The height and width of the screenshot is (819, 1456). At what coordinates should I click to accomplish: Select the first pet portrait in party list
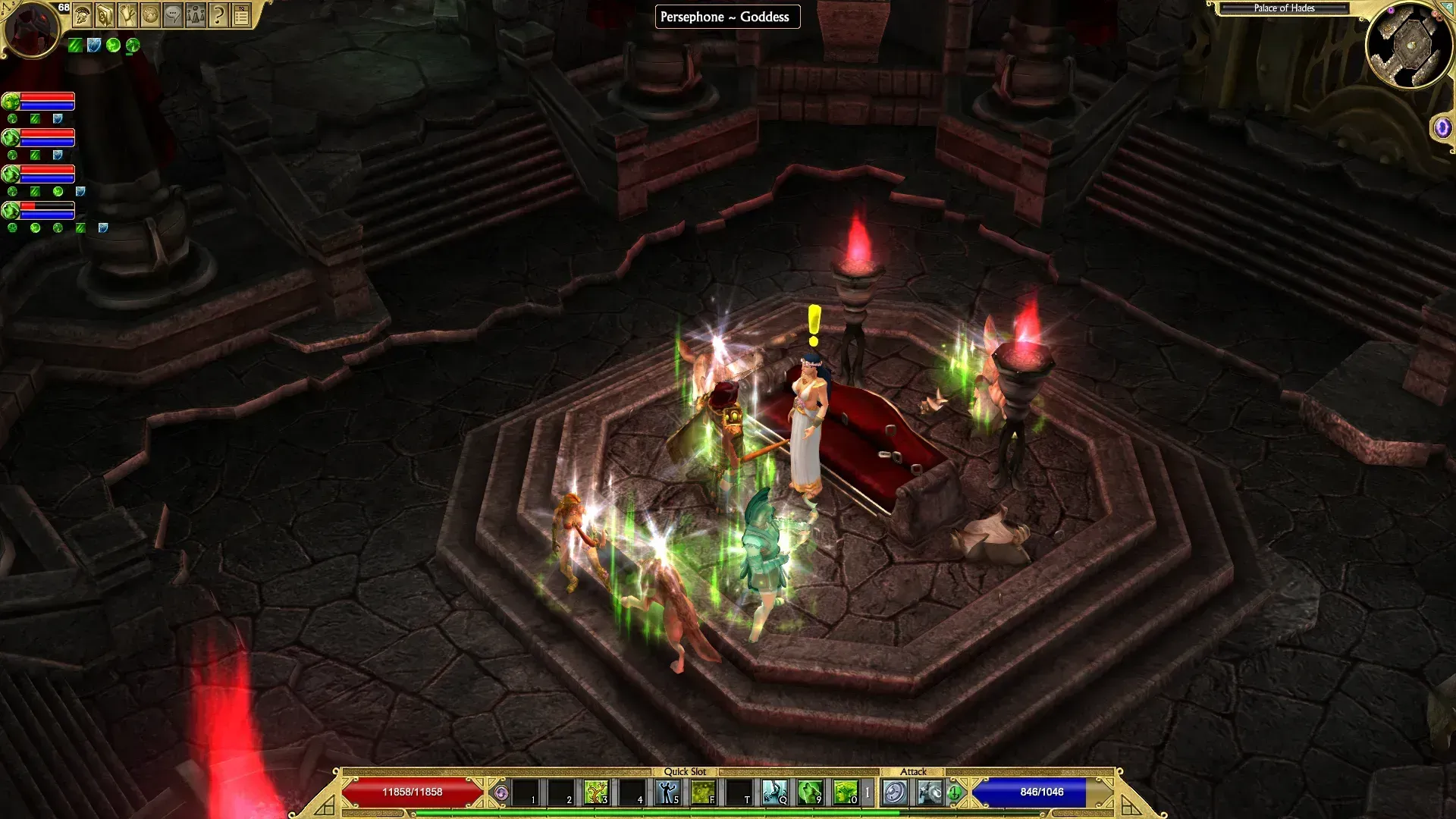(11, 101)
